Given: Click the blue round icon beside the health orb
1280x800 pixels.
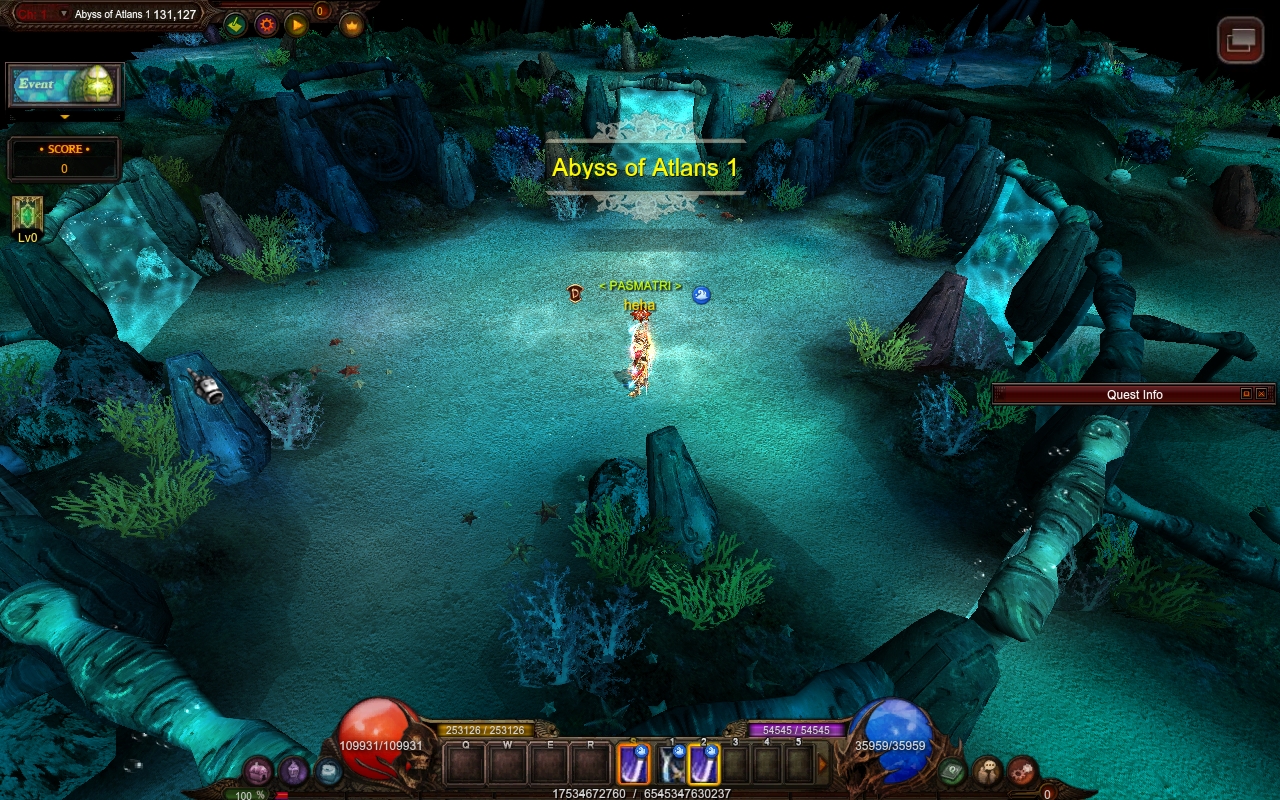Looking at the screenshot, I should coord(328,771).
